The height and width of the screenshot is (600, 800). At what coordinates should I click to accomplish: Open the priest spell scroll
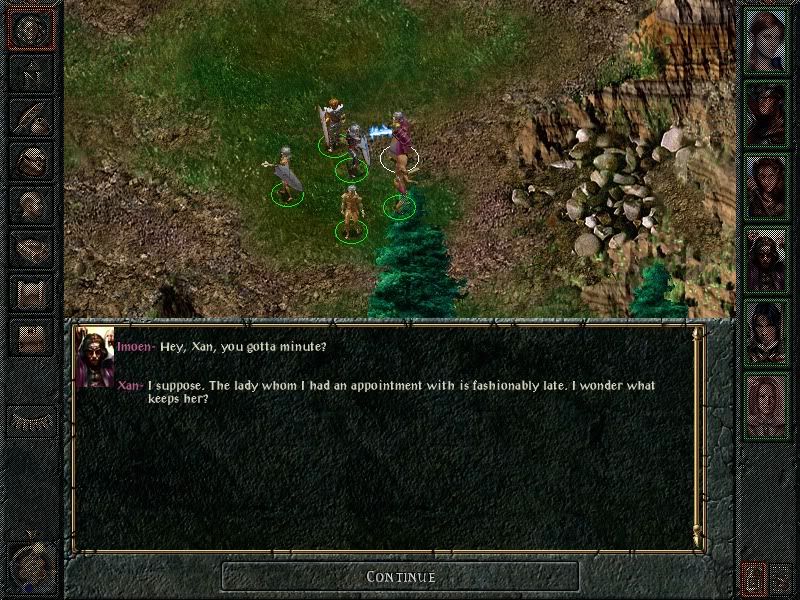(x=30, y=292)
